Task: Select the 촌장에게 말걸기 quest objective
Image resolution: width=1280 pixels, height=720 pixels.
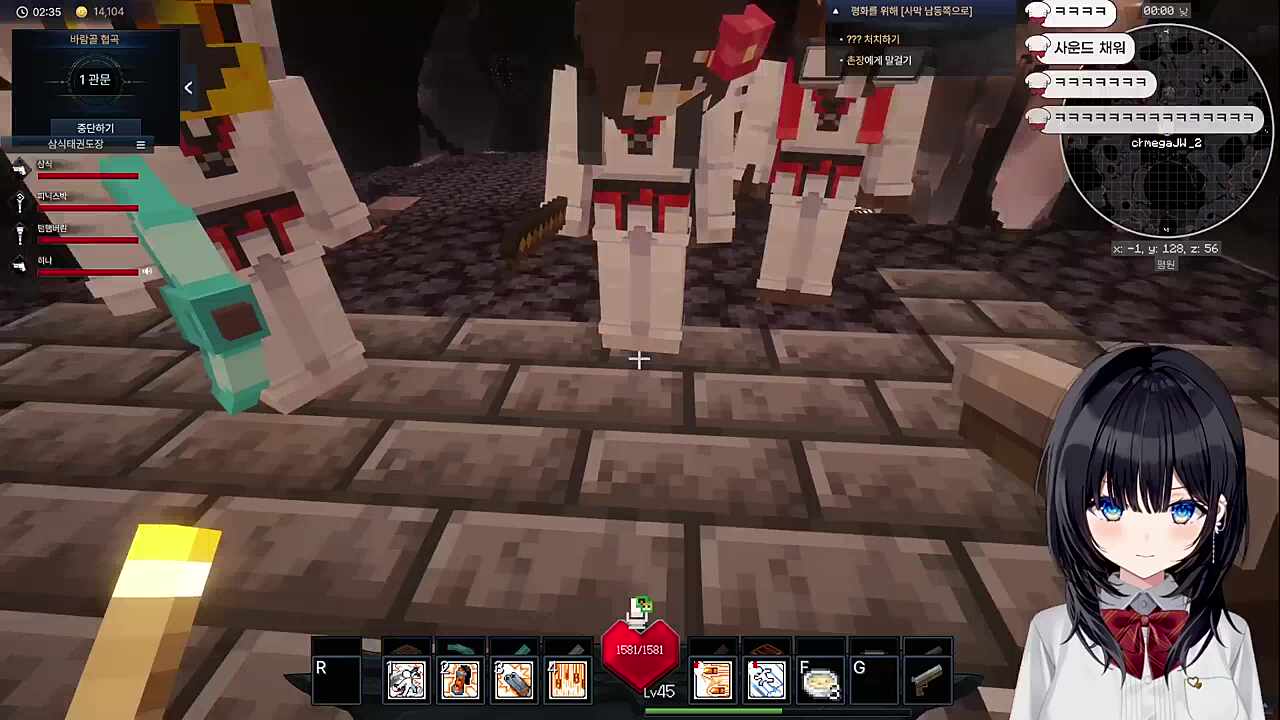Action: (x=878, y=60)
